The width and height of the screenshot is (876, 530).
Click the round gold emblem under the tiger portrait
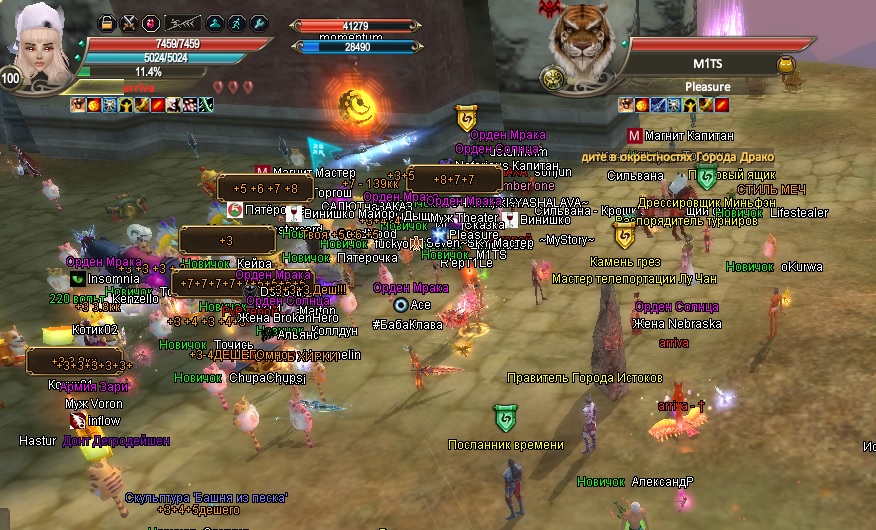click(551, 78)
